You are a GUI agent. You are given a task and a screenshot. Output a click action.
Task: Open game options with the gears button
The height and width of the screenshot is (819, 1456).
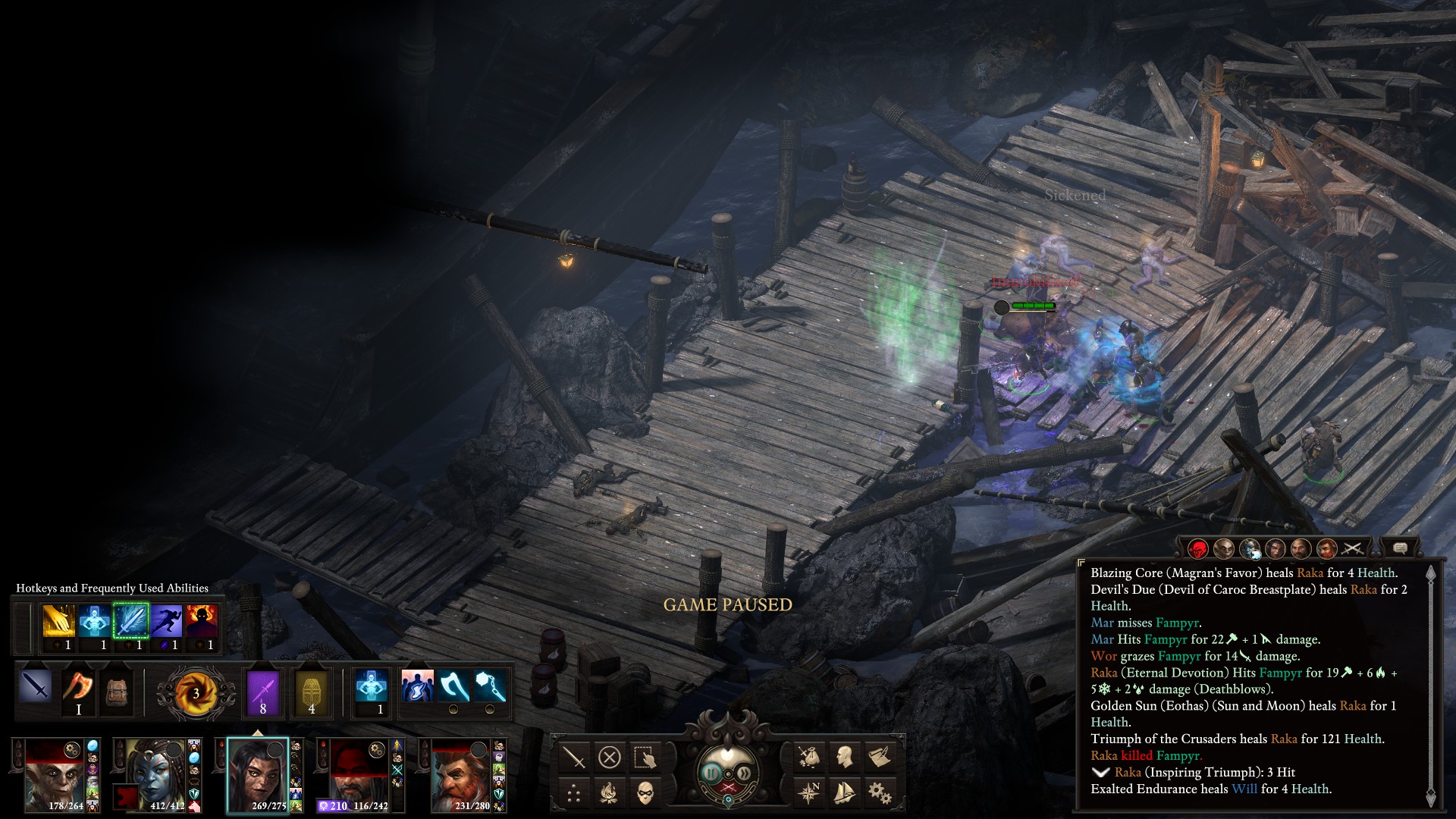(880, 793)
